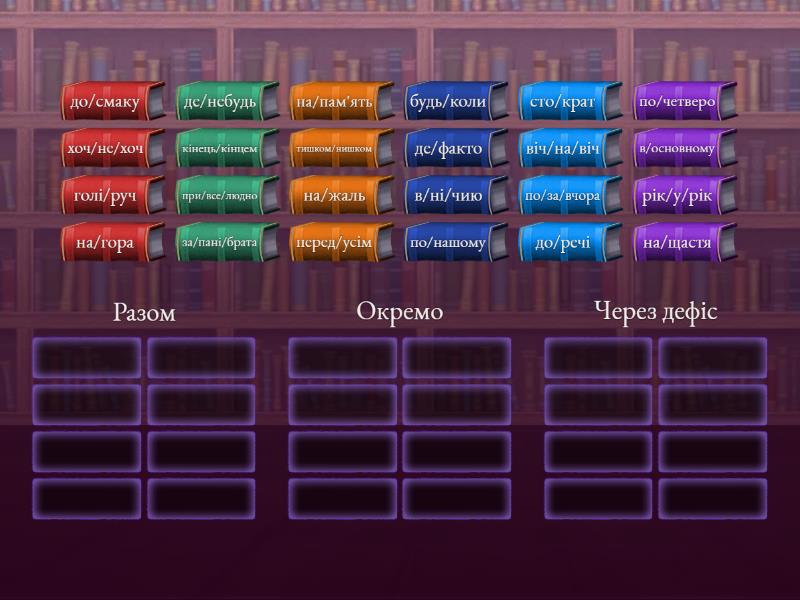Select the red book labeled до/смаку
Image resolution: width=800 pixels, height=600 pixels.
click(105, 102)
